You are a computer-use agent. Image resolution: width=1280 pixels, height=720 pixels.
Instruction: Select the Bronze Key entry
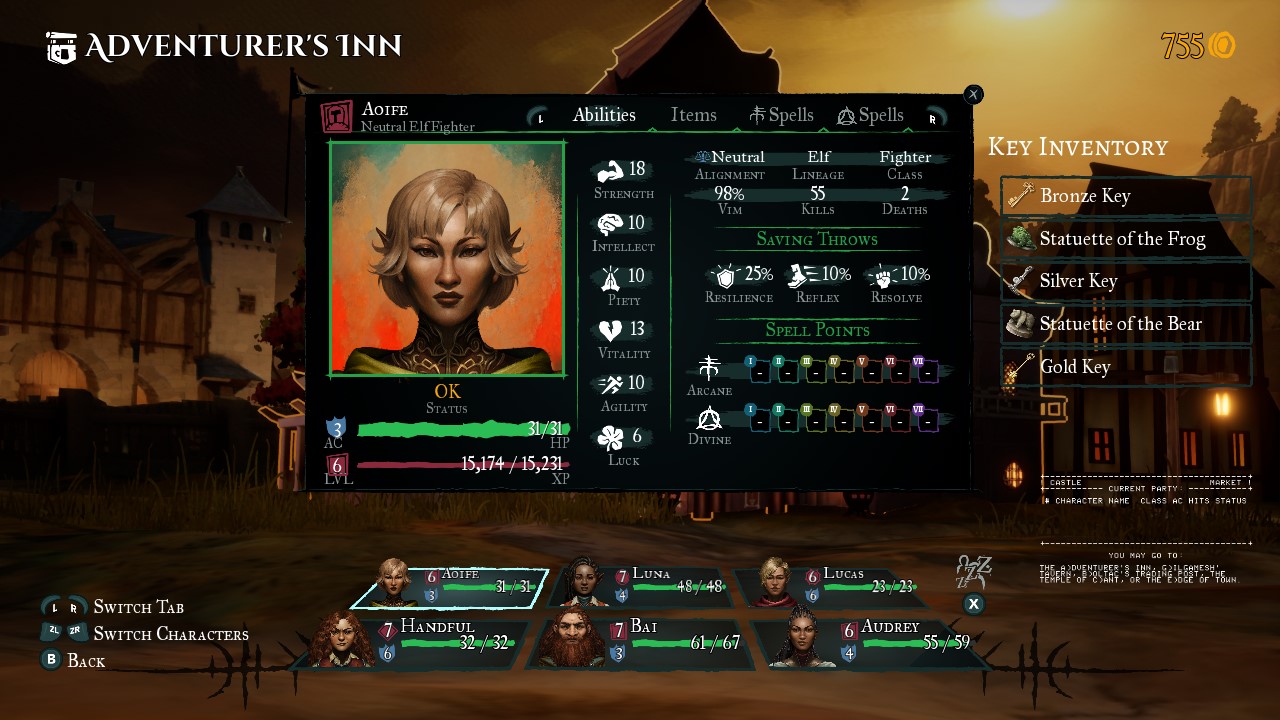pyautogui.click(x=1126, y=196)
